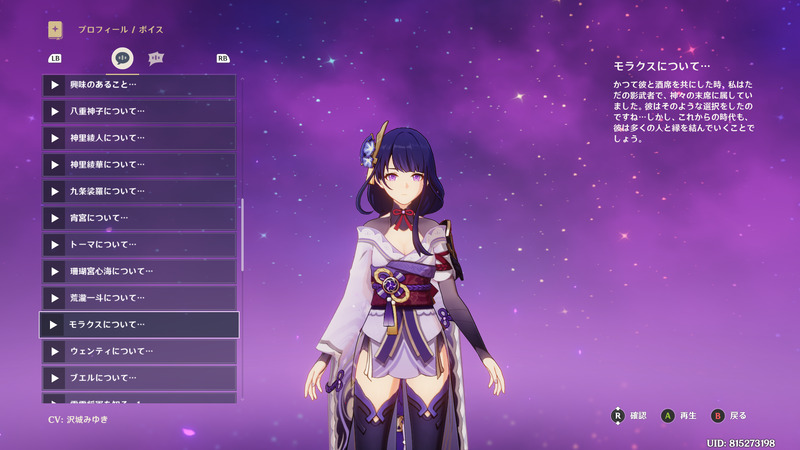Click the voice list scrollbar
Viewport: 800px width, 450px height.
242,235
